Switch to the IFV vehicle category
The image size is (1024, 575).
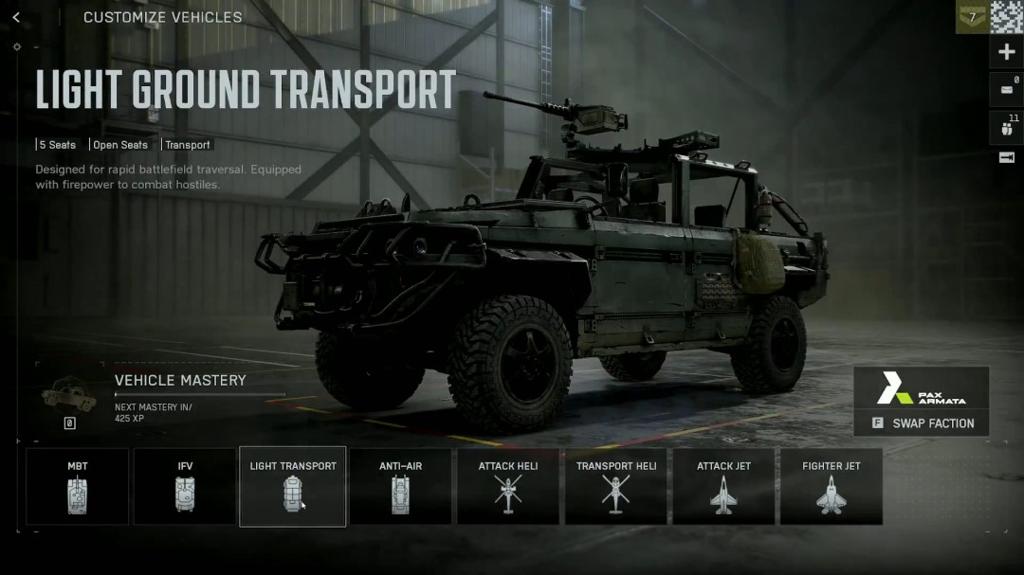[x=185, y=486]
